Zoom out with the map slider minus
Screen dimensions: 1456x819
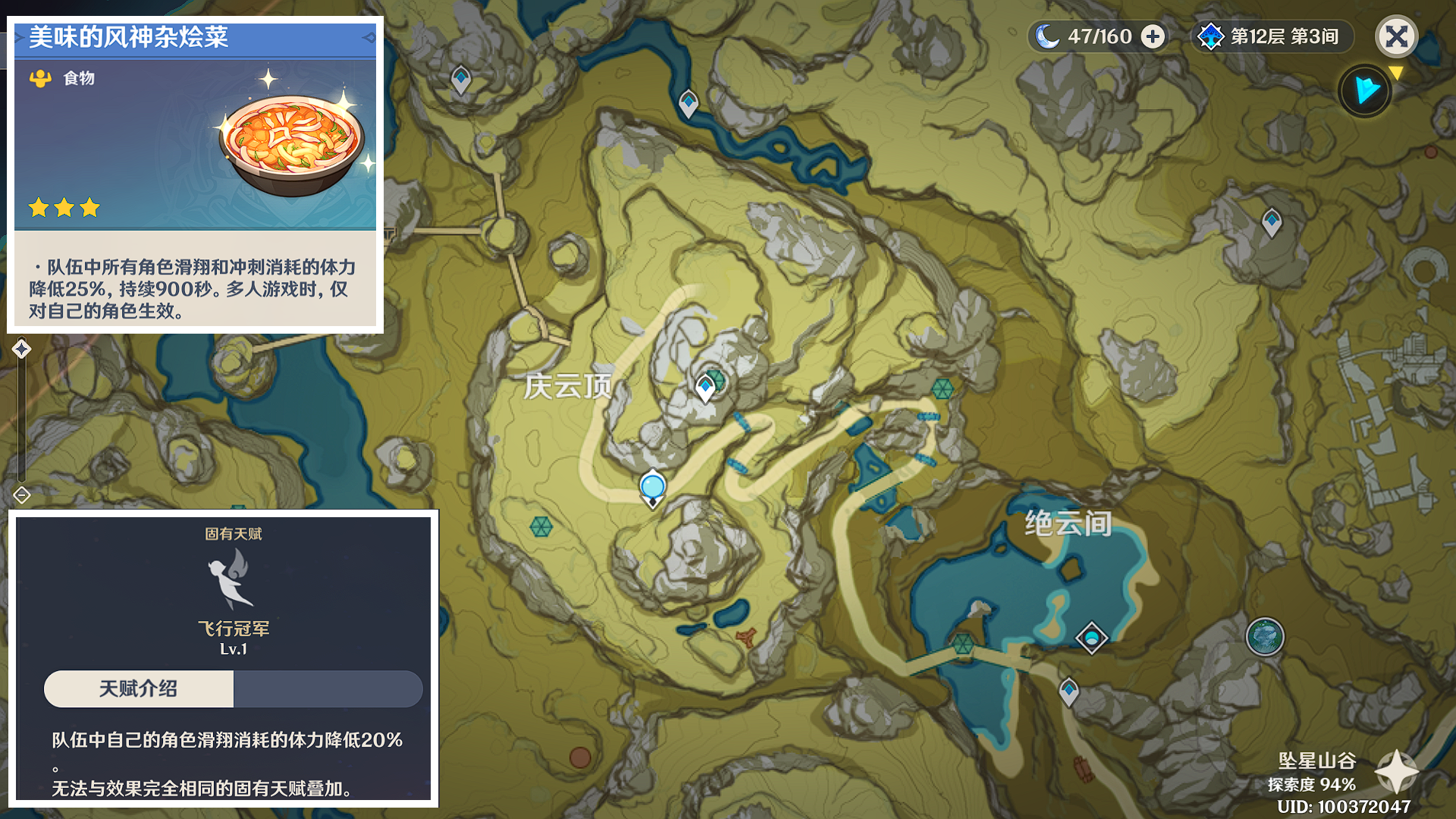21,495
